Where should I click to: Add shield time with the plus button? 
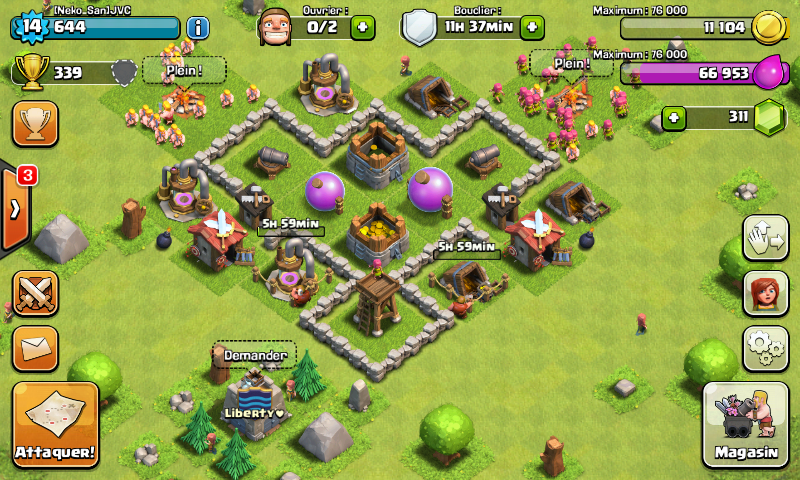(531, 27)
